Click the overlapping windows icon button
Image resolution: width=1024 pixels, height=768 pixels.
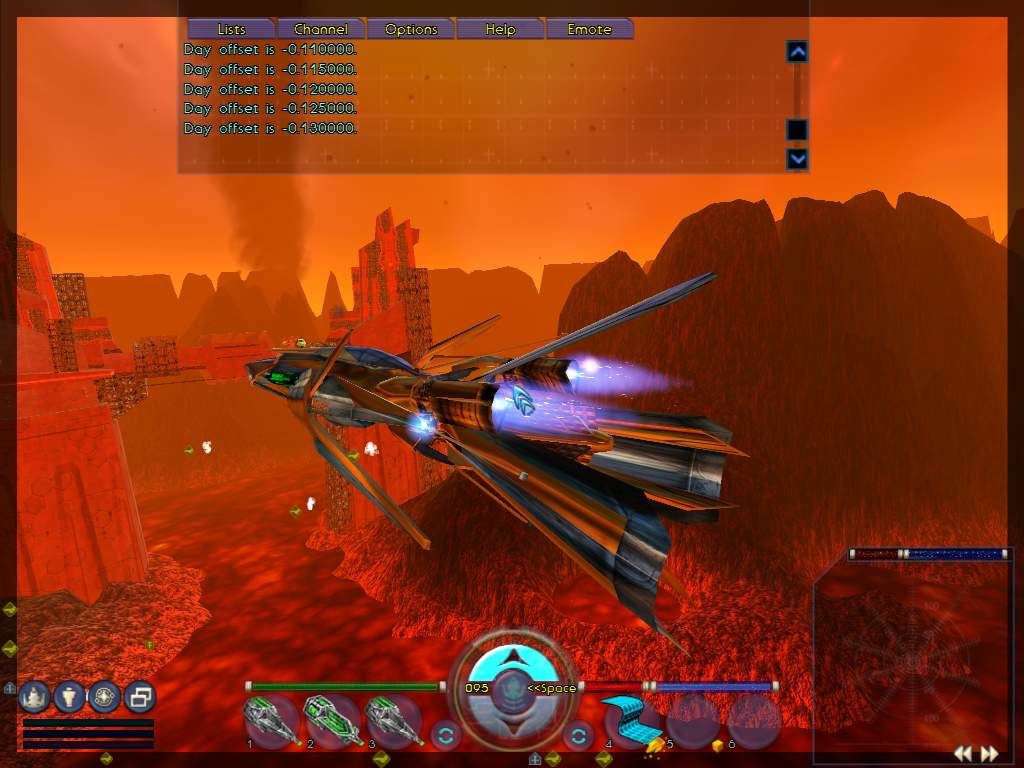[140, 696]
